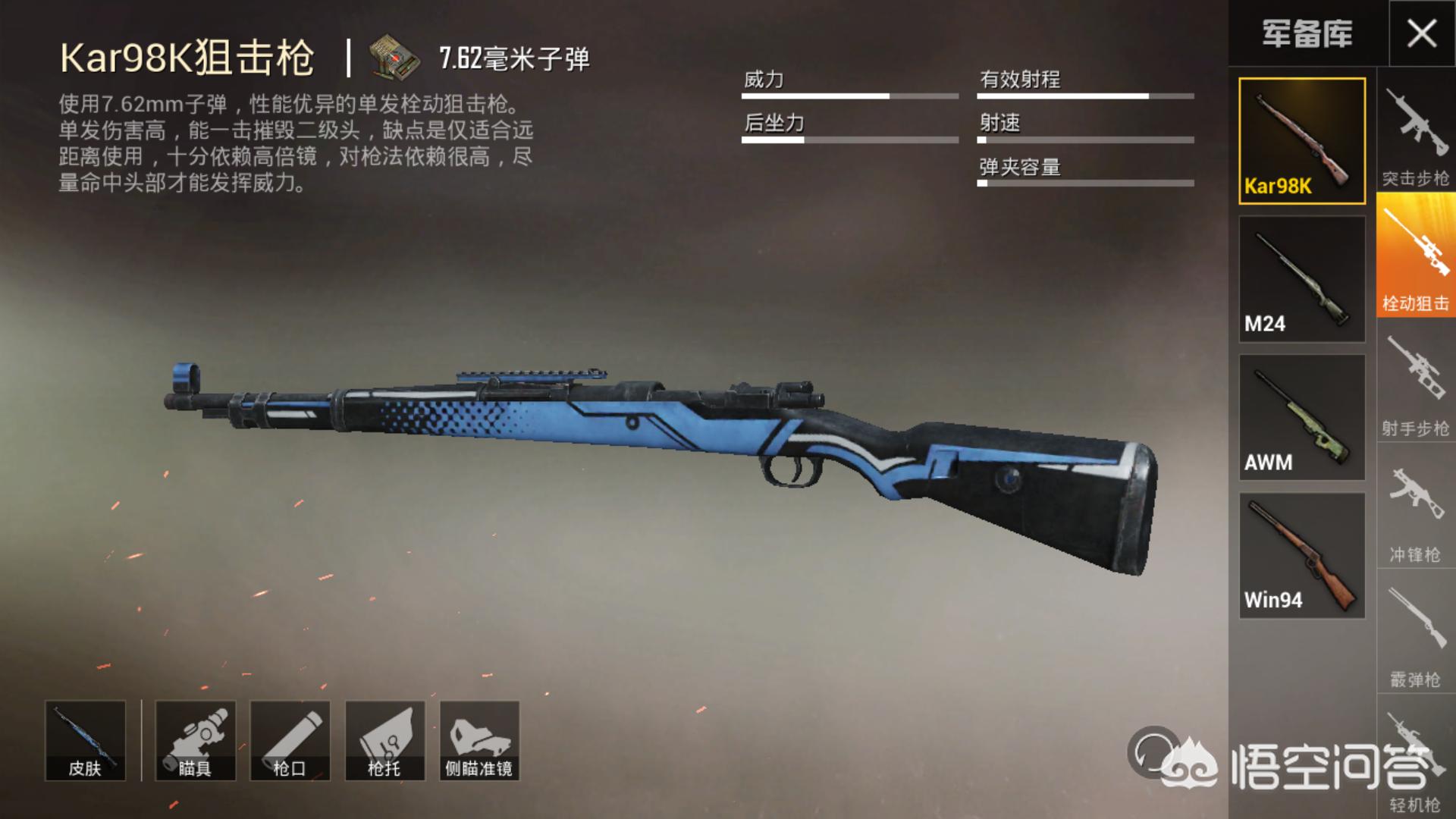Select the 枪口 muzzle attachment slot

290,741
